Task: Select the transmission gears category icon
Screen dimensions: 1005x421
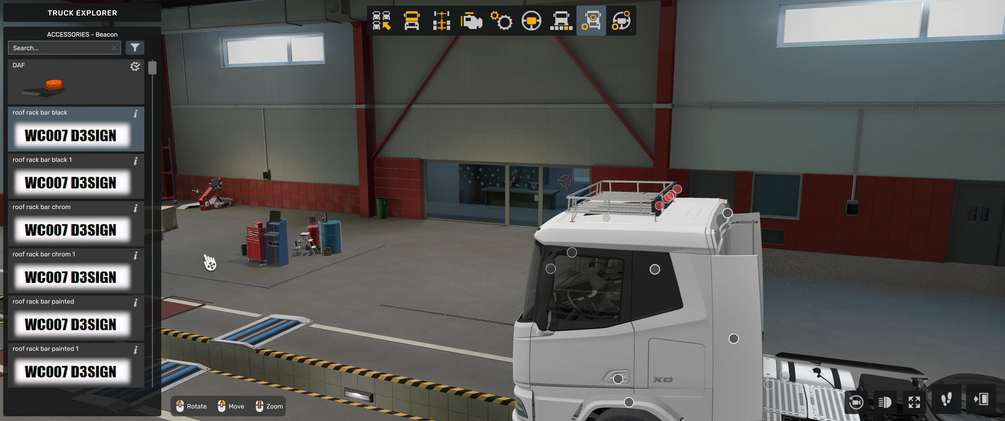Action: coord(501,21)
